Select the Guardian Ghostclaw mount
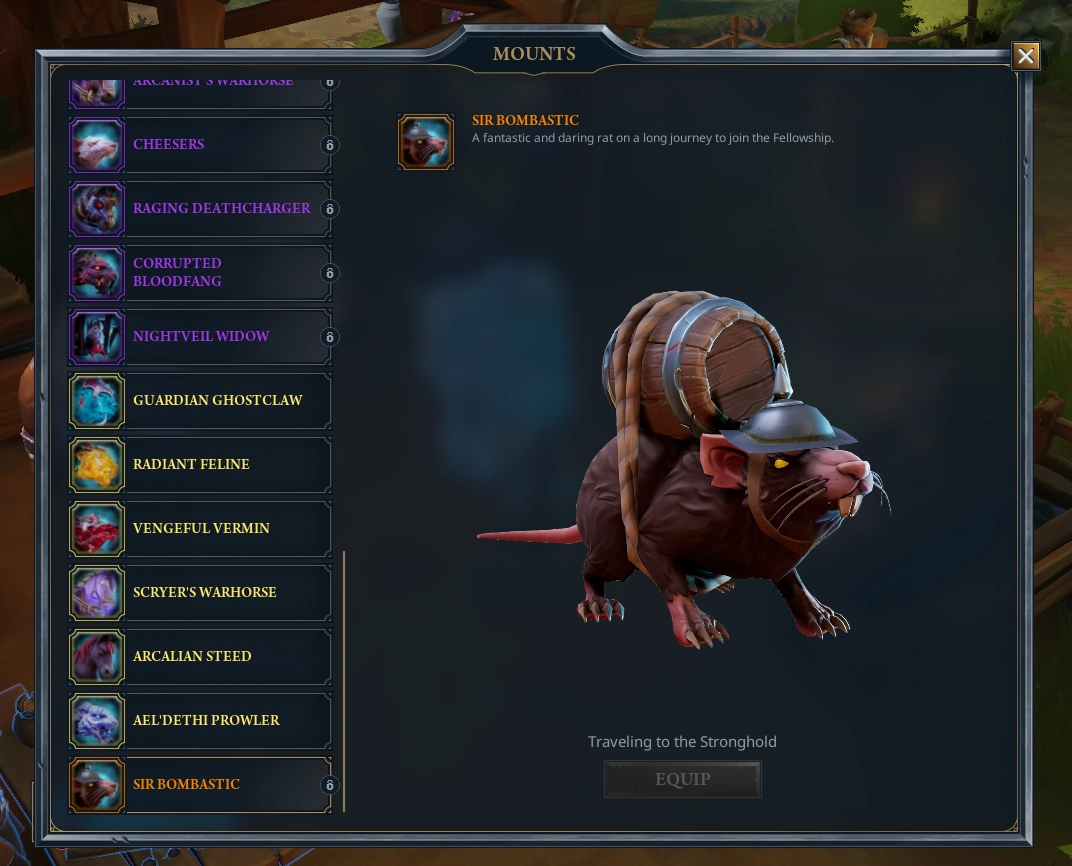 pos(200,401)
